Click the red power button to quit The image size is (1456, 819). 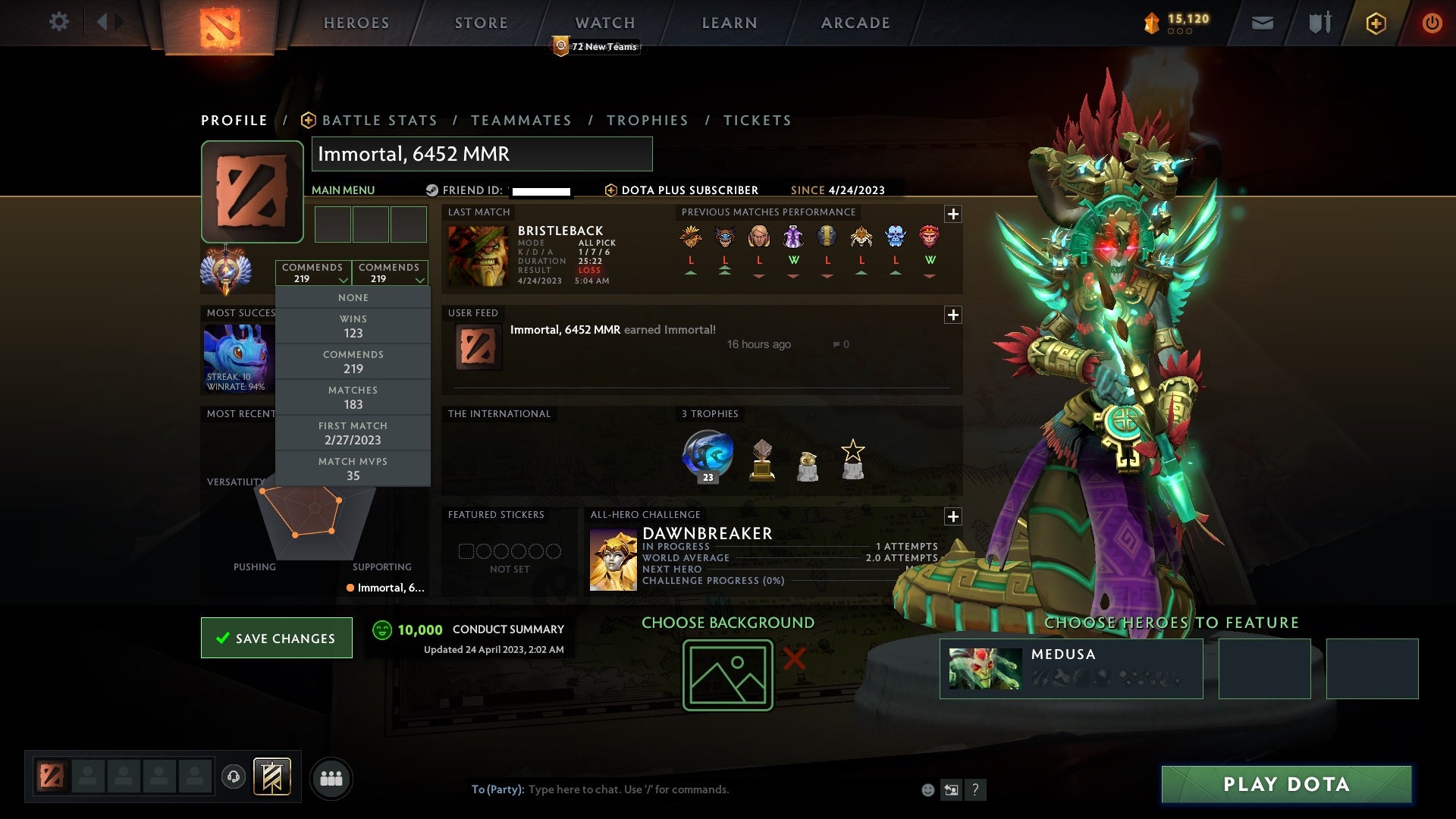pyautogui.click(x=1432, y=23)
